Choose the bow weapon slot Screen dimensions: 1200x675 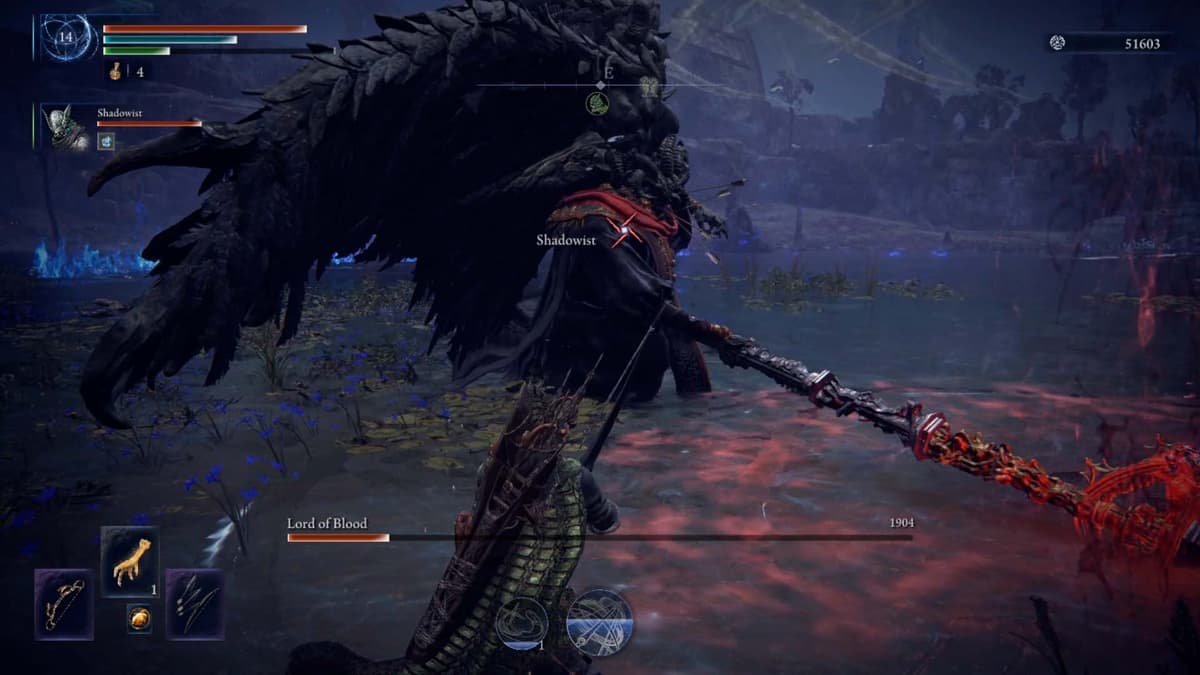[x=64, y=604]
